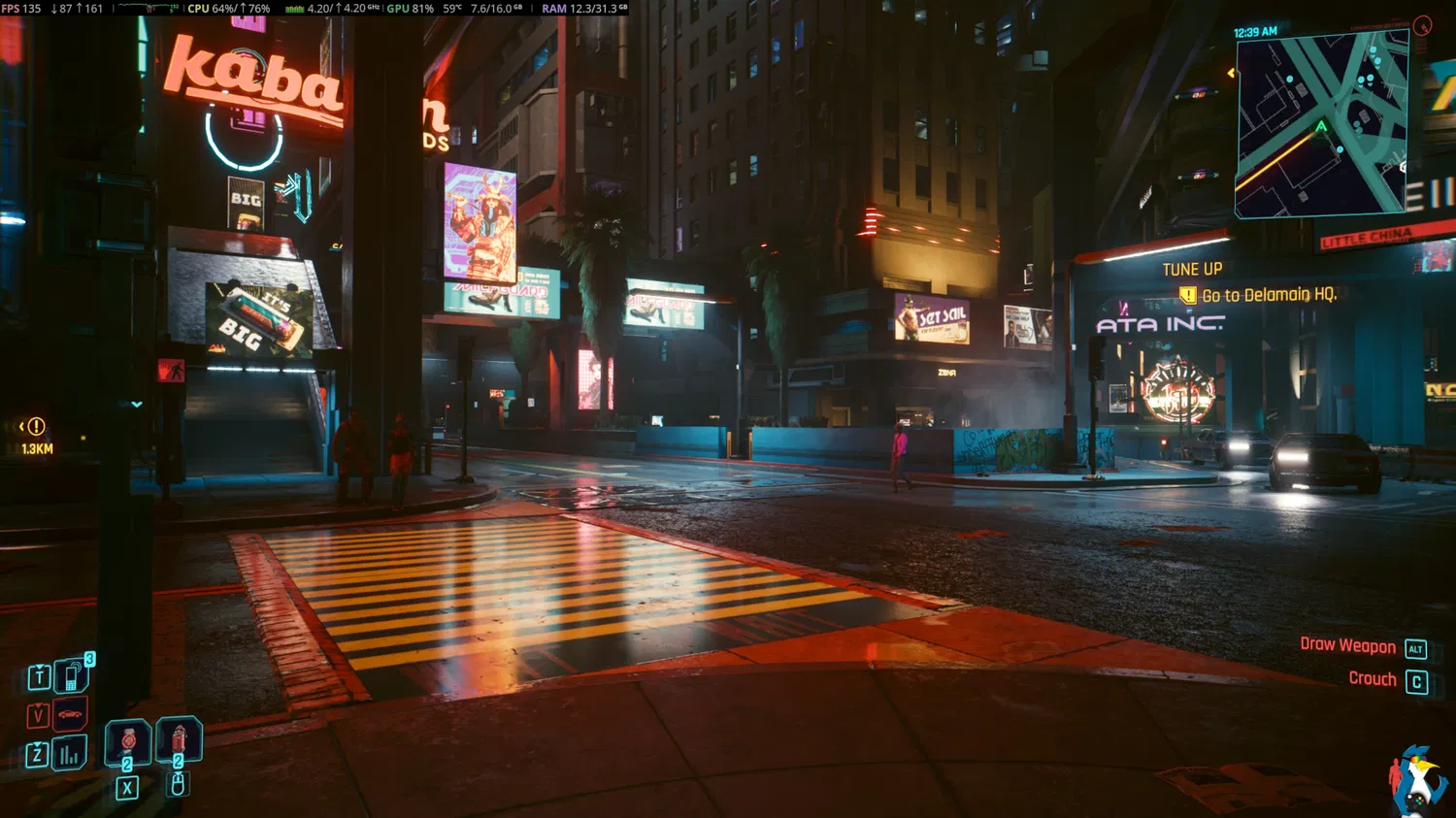This screenshot has width=1456, height=818.
Task: Toggle crouch using the C keybind badge
Action: coord(1418,680)
